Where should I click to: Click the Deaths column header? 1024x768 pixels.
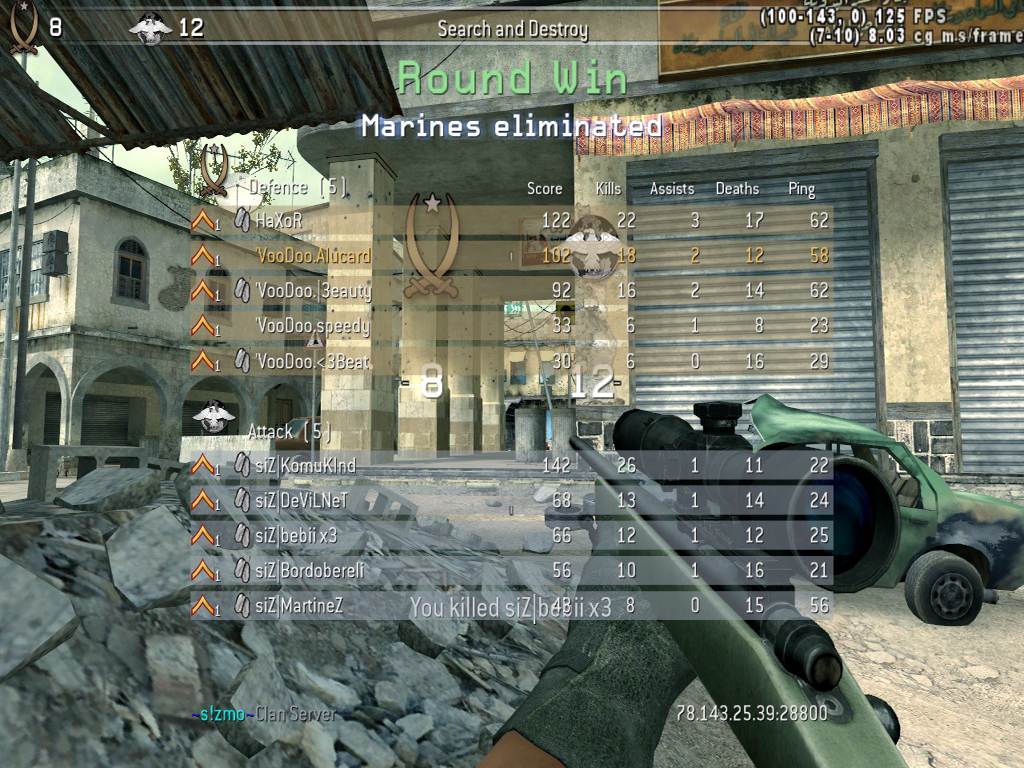737,188
